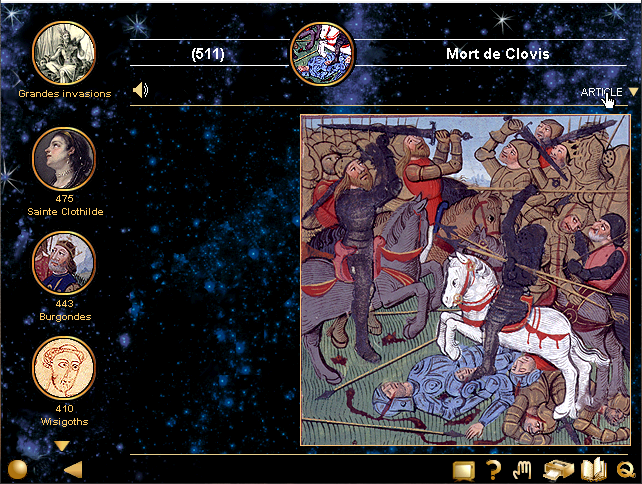Image resolution: width=642 pixels, height=484 pixels.
Task: Open search with the magnifying glass
Action: (627, 471)
